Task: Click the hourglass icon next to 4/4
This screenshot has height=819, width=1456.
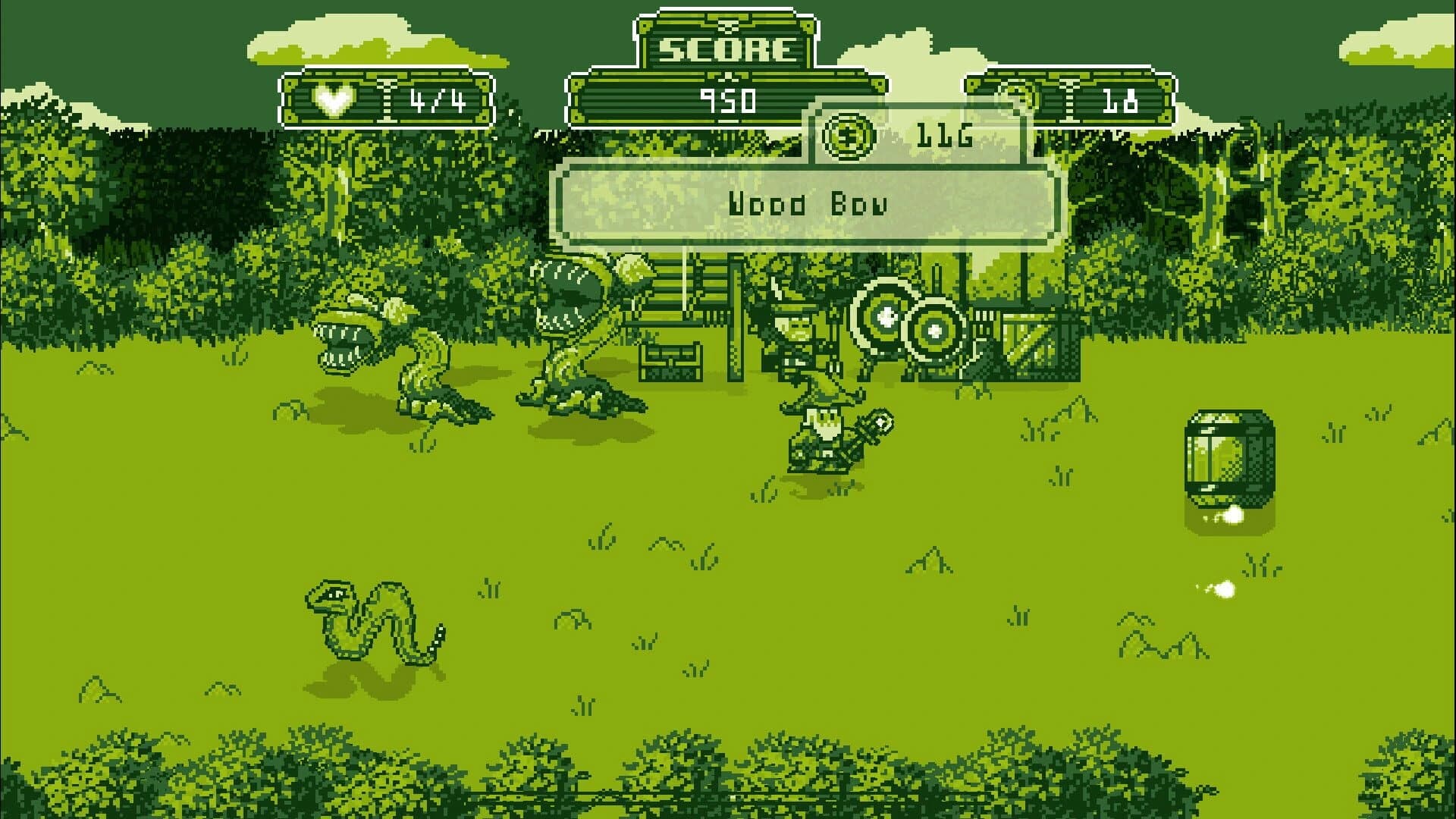Action: [x=385, y=97]
